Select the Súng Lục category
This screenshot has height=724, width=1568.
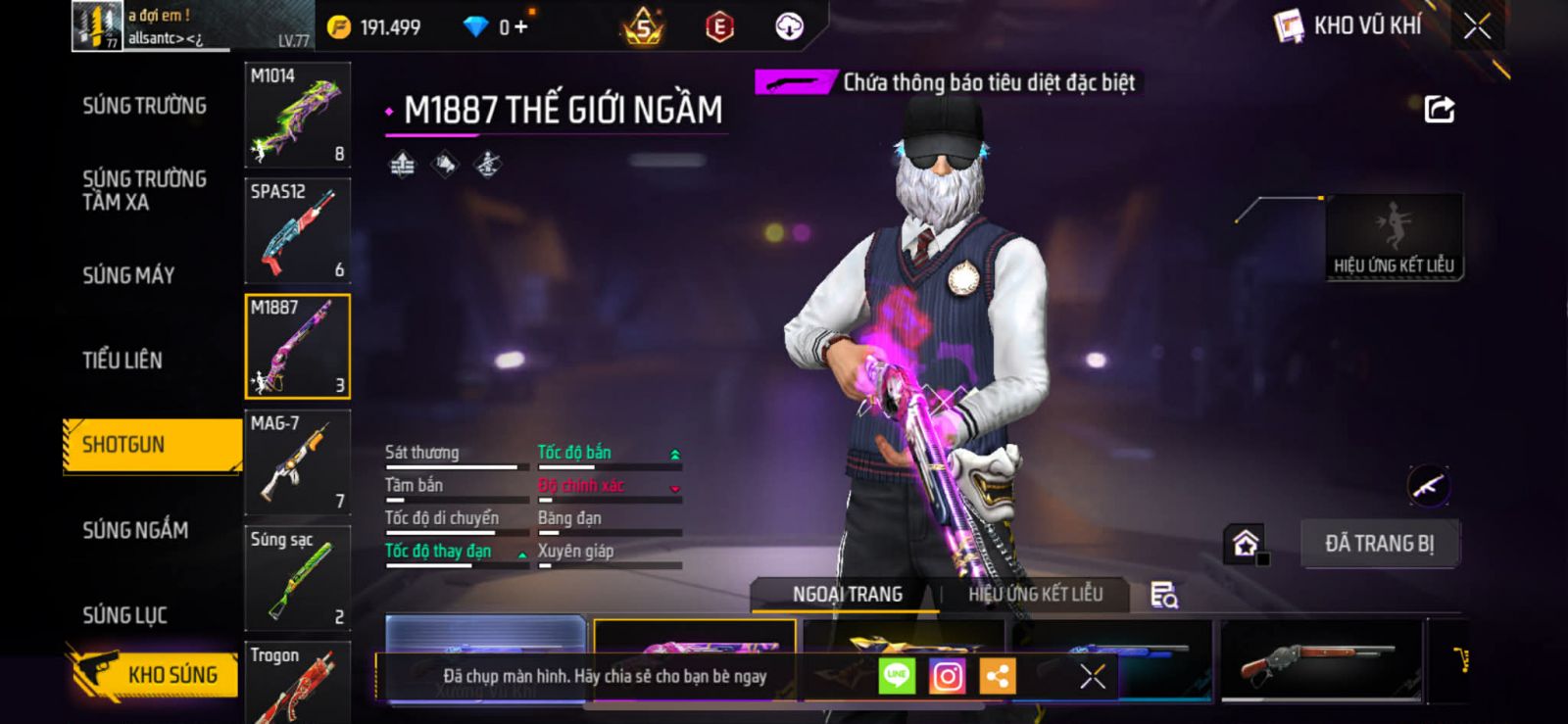coord(124,615)
